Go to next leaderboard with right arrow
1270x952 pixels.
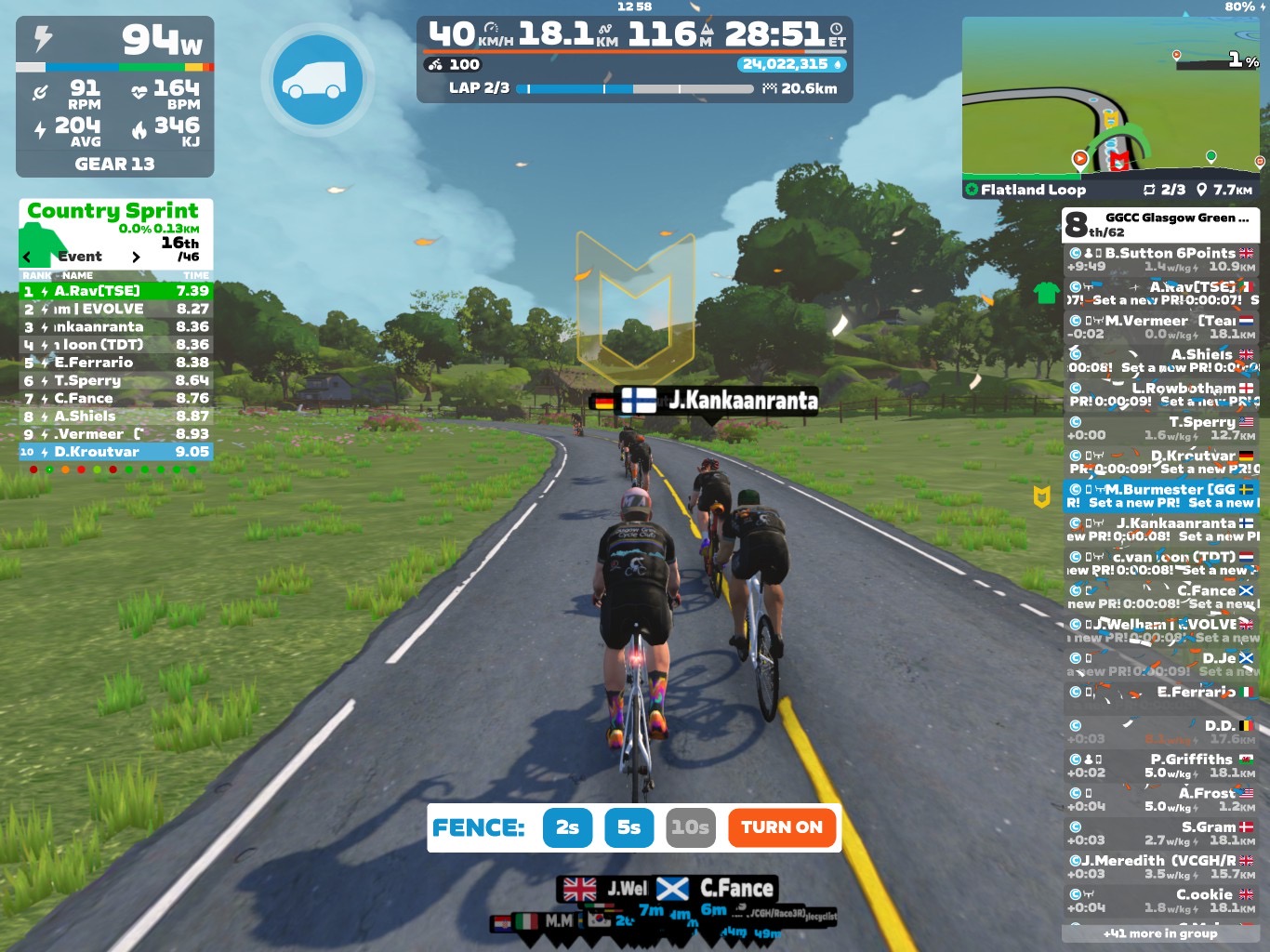click(x=136, y=257)
